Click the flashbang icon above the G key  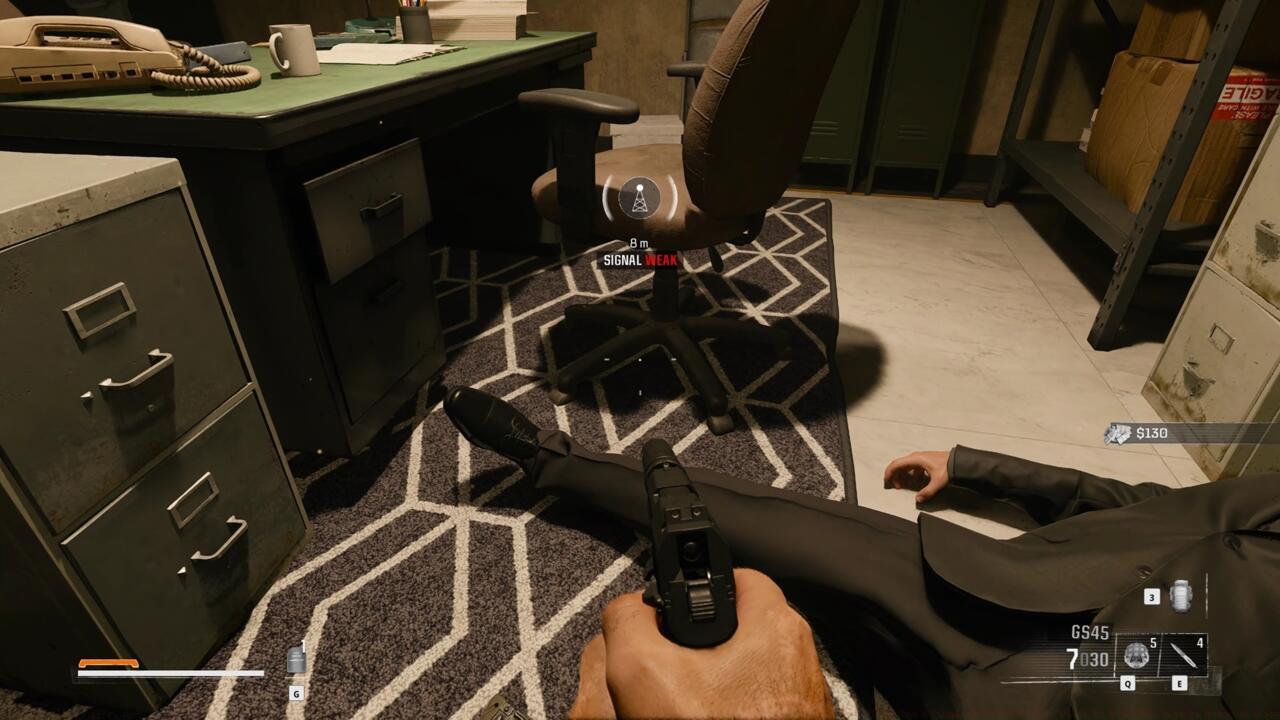click(x=296, y=660)
